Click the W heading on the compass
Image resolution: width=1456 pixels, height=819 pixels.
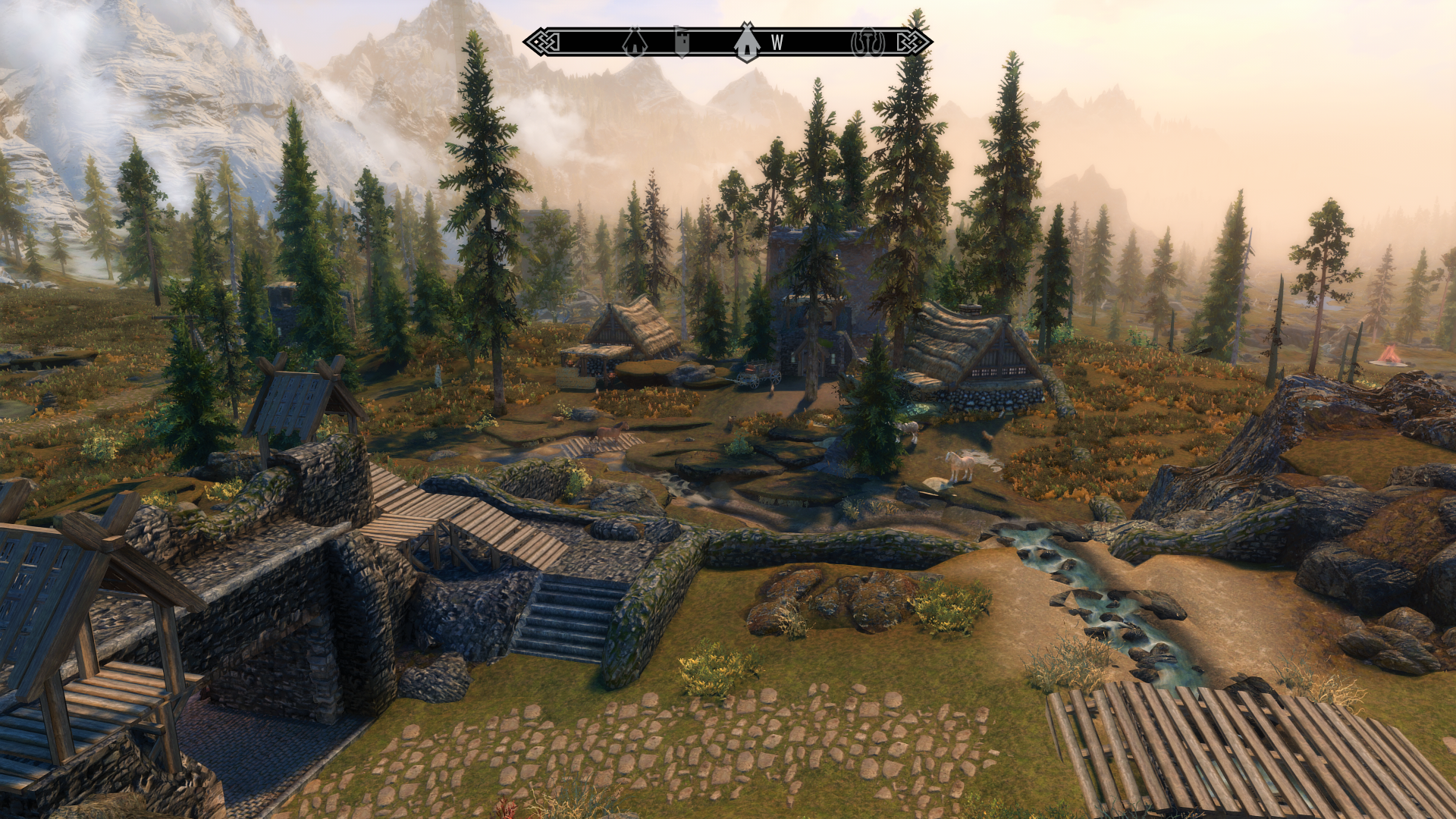click(x=777, y=43)
